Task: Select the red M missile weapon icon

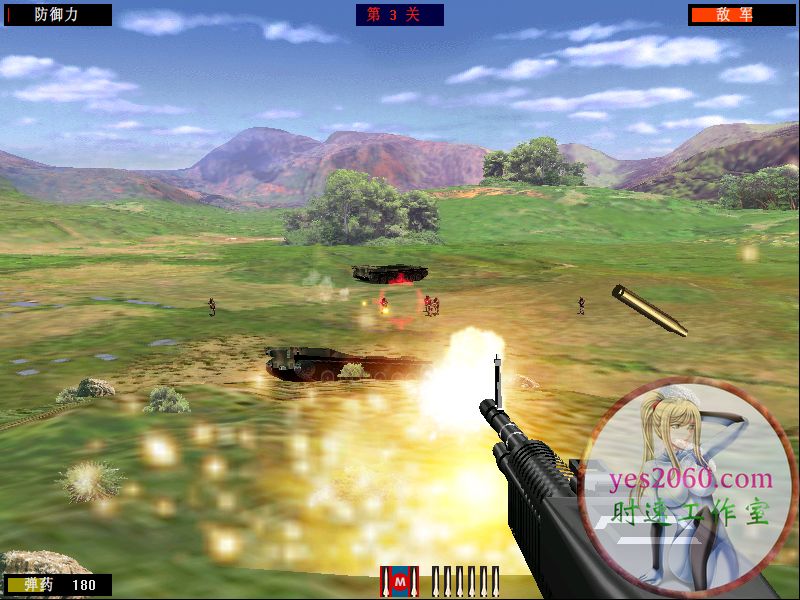Action: point(401,580)
